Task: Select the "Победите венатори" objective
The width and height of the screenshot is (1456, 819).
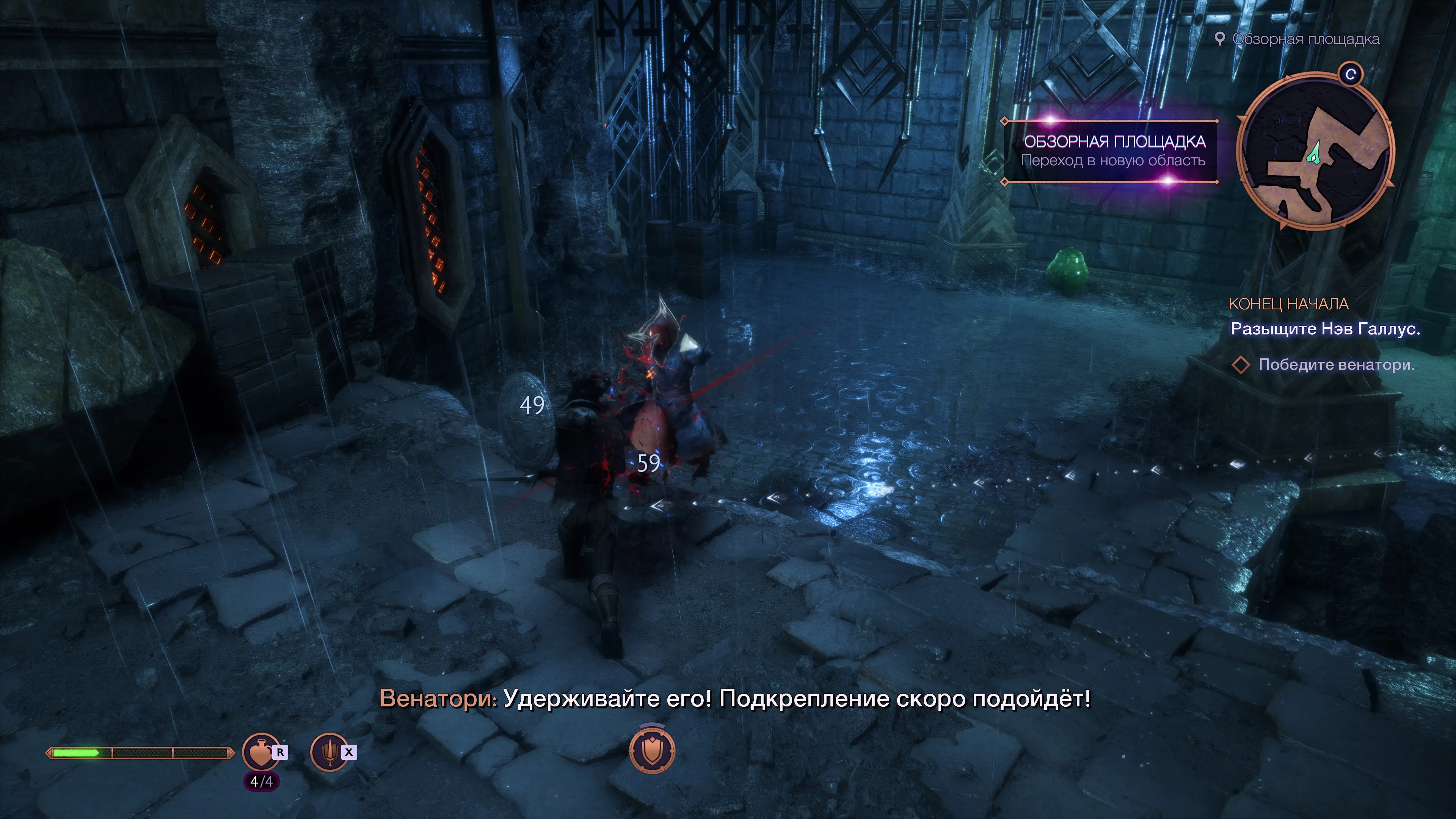Action: (1335, 364)
